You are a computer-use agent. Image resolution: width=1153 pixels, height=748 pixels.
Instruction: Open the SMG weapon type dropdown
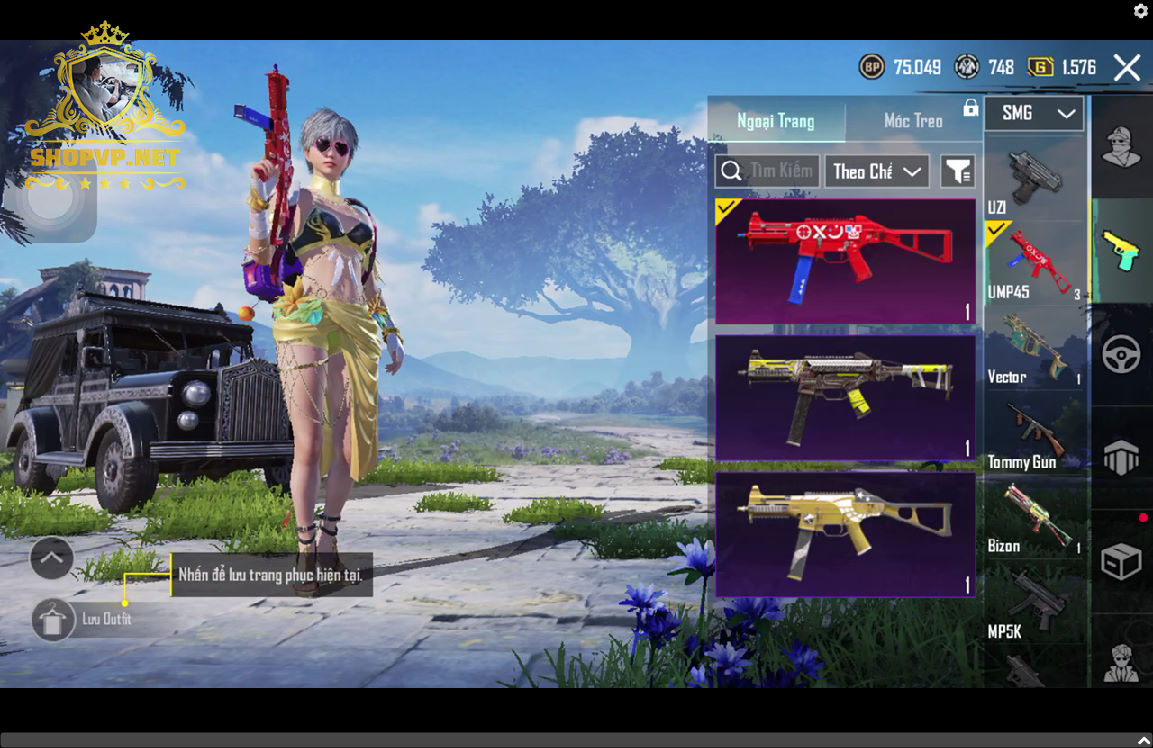(1034, 113)
